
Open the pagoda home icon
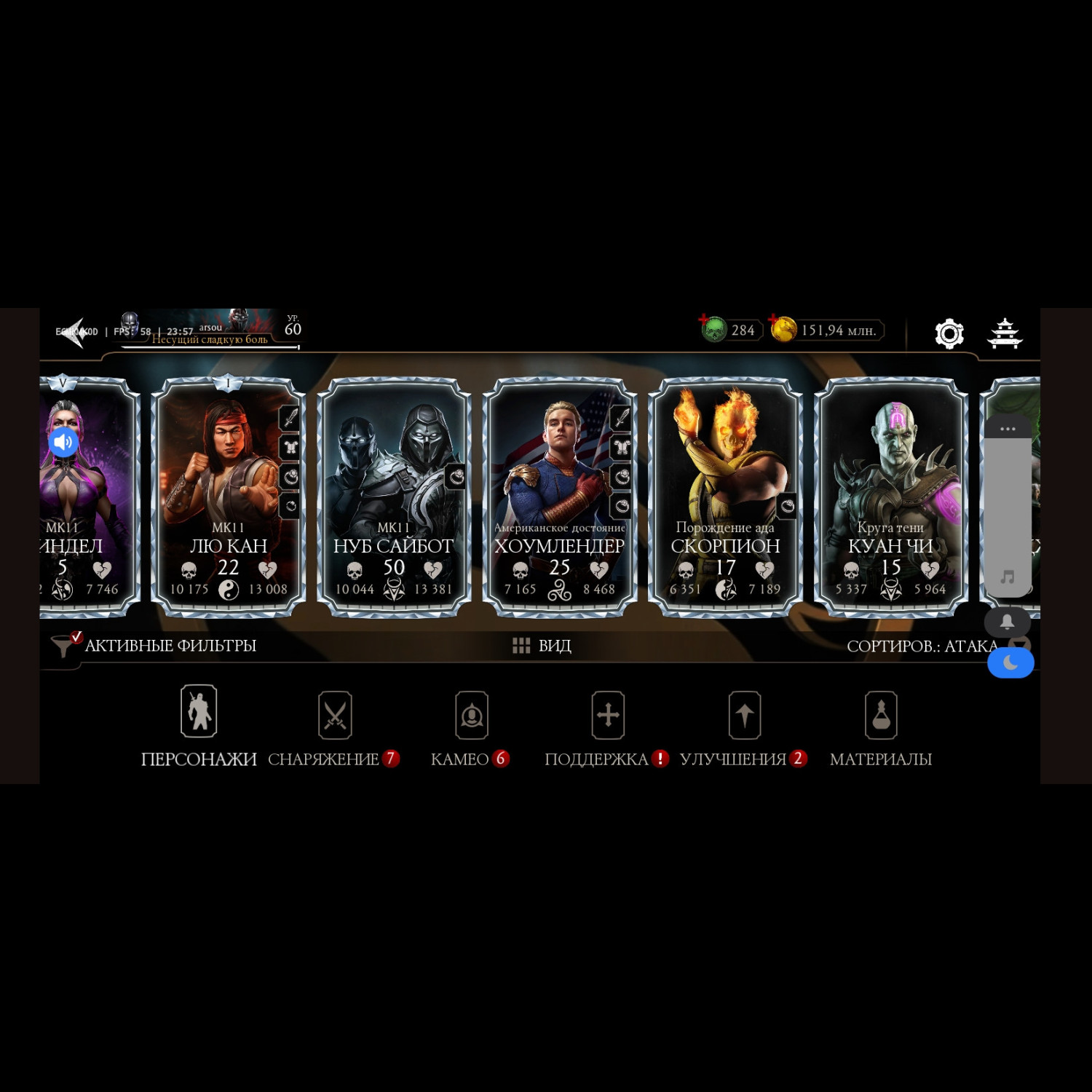click(x=1005, y=333)
